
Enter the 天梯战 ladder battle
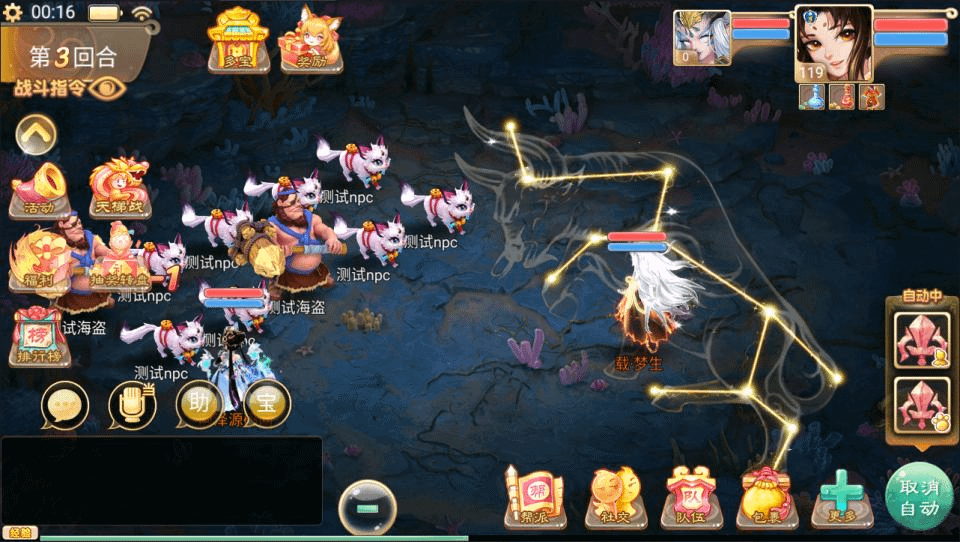click(118, 188)
